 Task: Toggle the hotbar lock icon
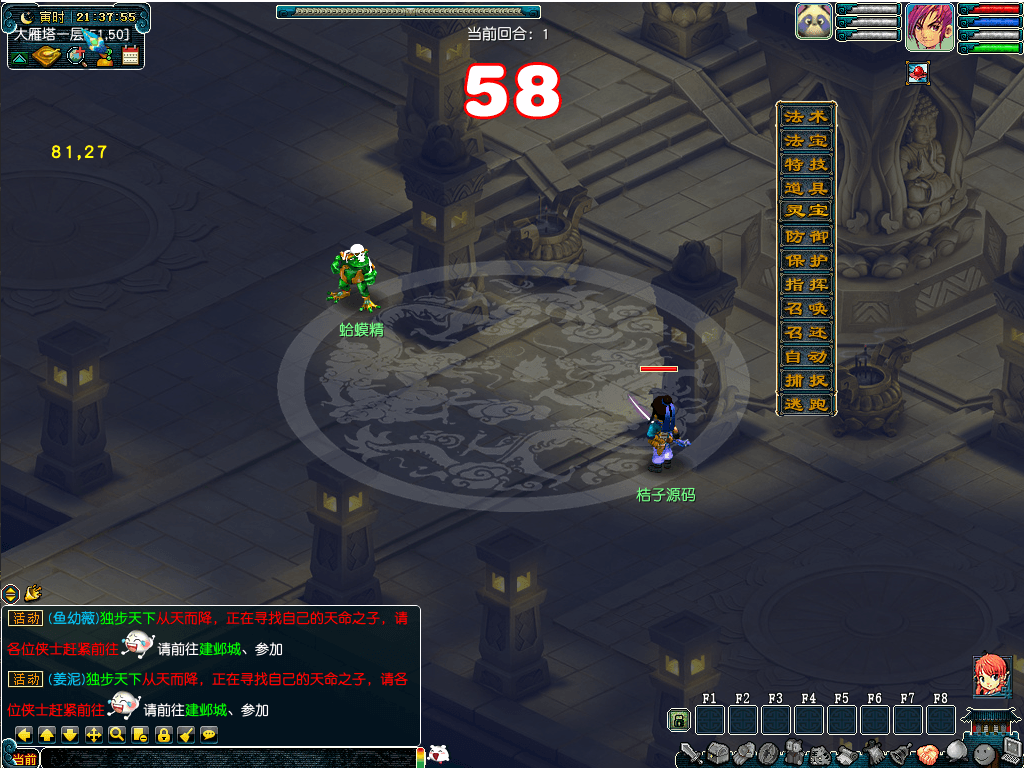point(679,720)
